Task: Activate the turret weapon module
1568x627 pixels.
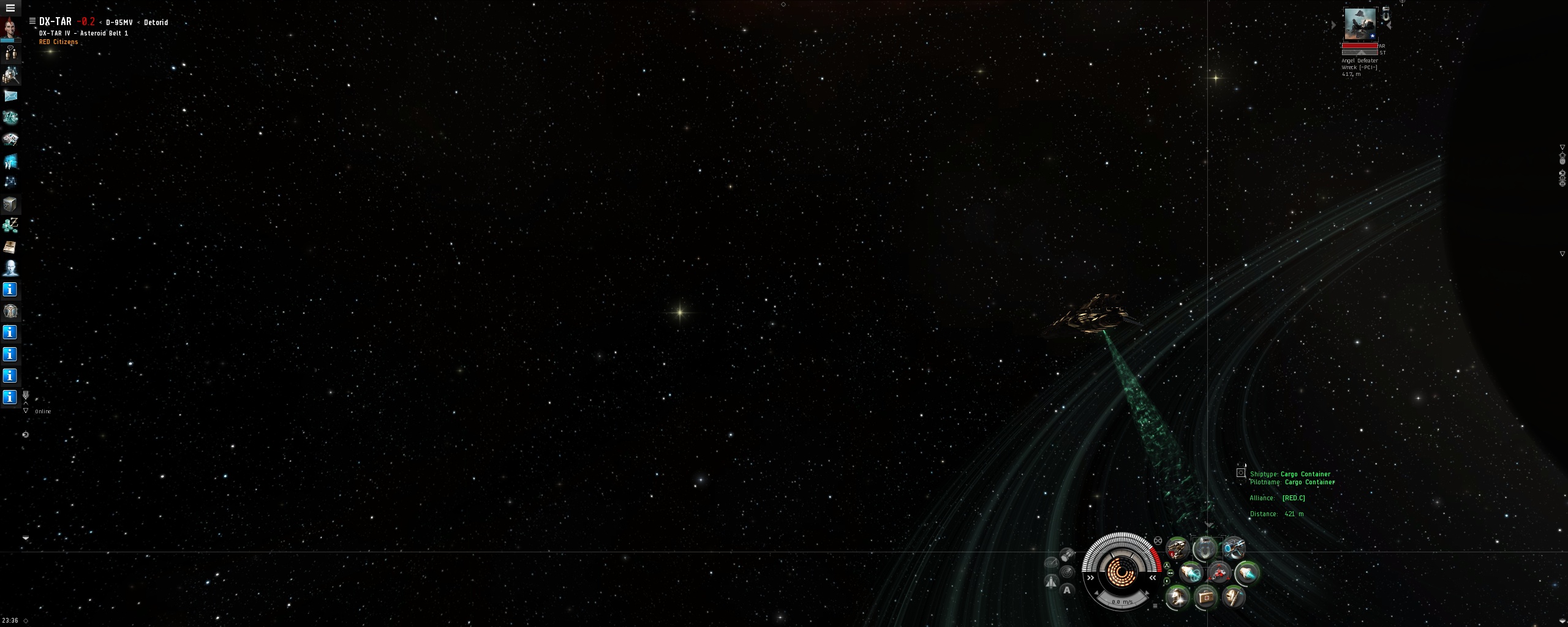Action: click(1177, 549)
